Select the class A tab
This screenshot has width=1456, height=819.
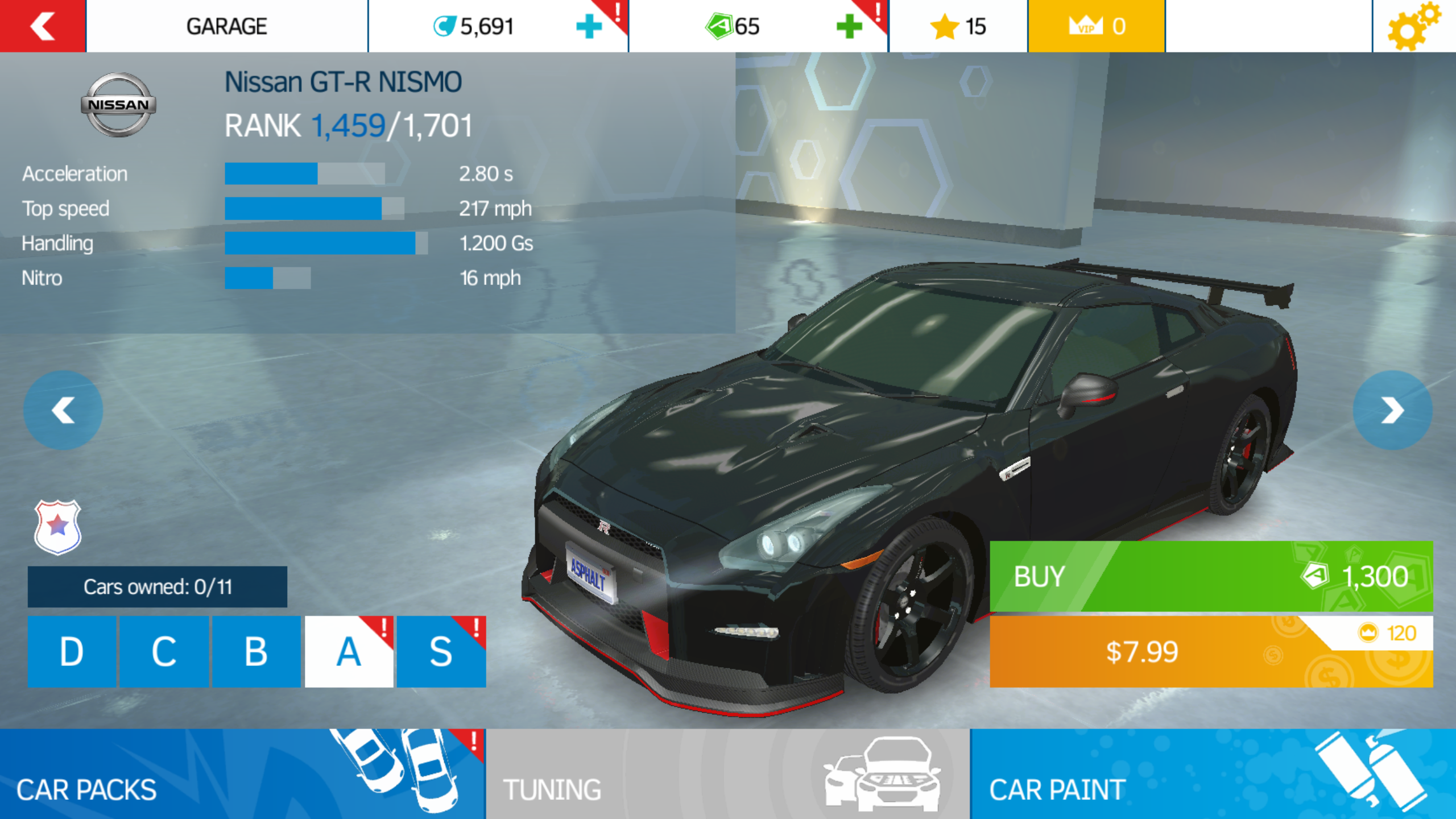[x=349, y=652]
